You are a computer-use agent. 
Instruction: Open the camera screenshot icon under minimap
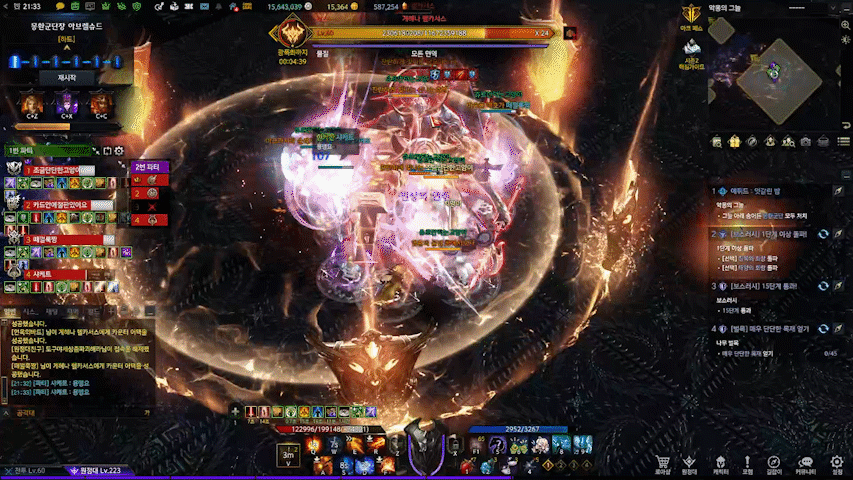[x=806, y=142]
